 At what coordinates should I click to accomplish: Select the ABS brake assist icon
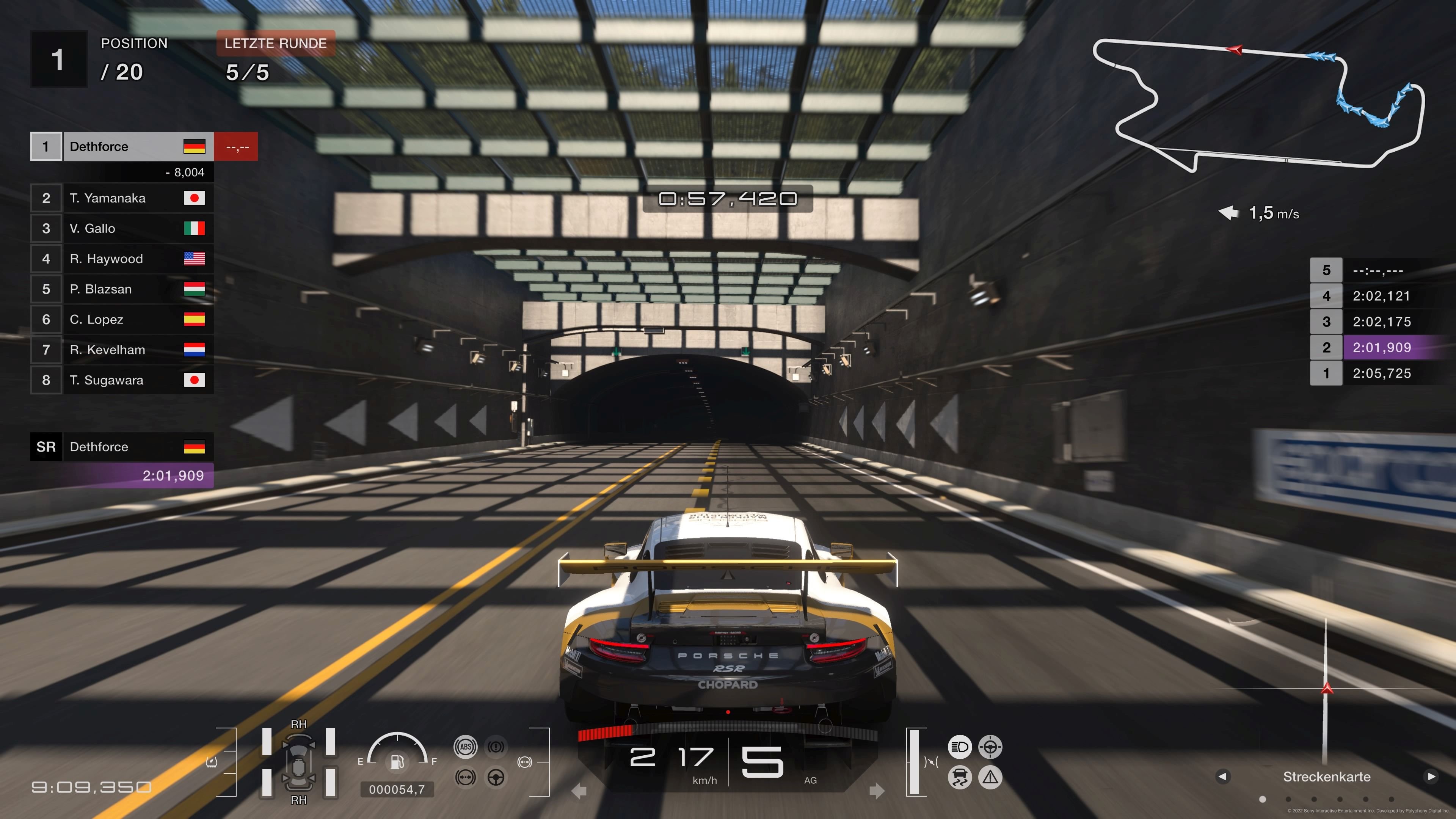(x=465, y=747)
